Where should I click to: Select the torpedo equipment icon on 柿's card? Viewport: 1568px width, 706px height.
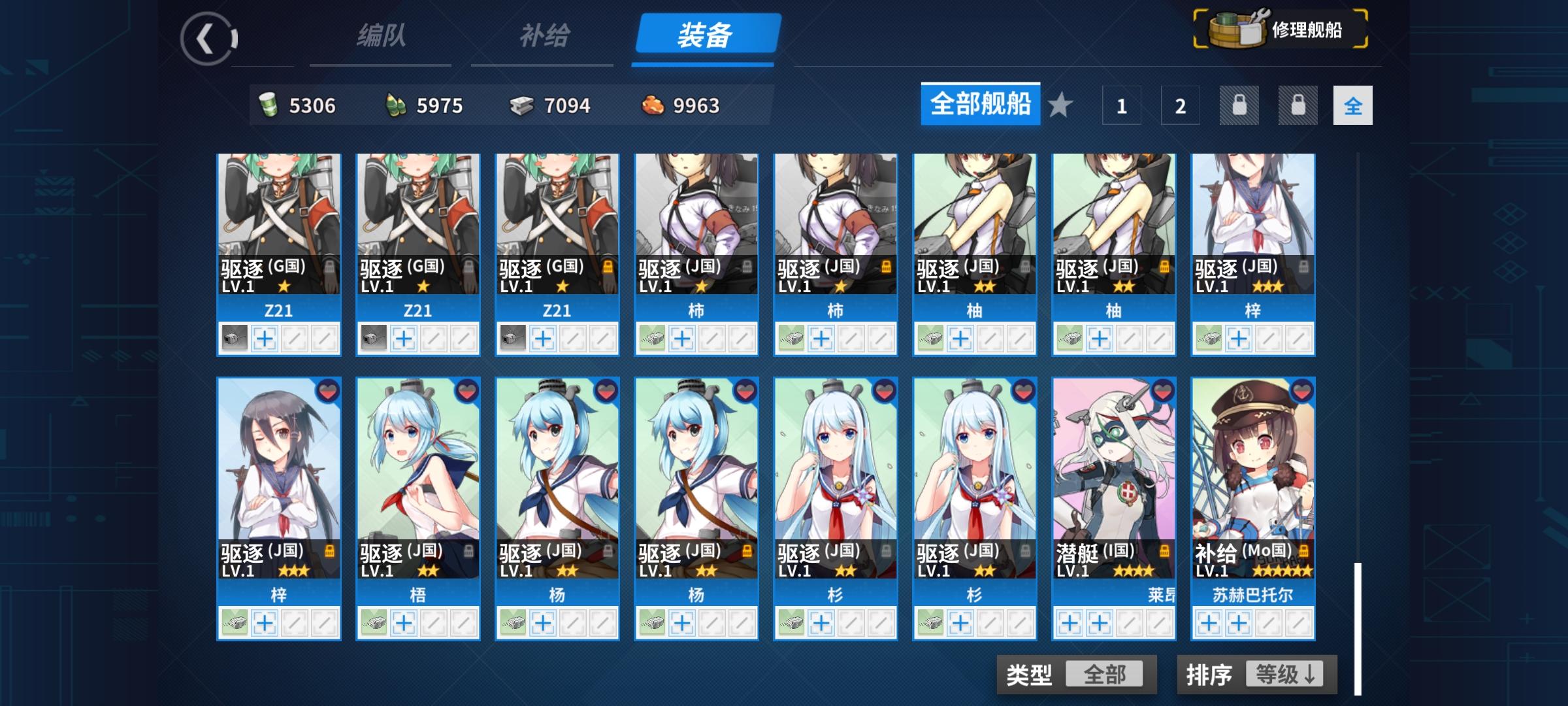pyautogui.click(x=653, y=339)
